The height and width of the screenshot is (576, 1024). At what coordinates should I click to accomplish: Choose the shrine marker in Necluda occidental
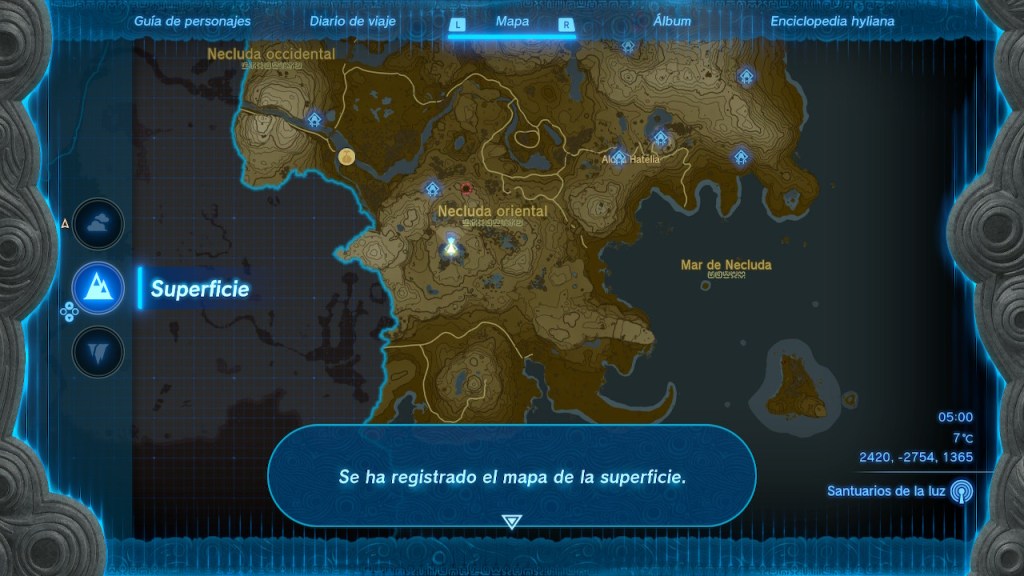314,120
